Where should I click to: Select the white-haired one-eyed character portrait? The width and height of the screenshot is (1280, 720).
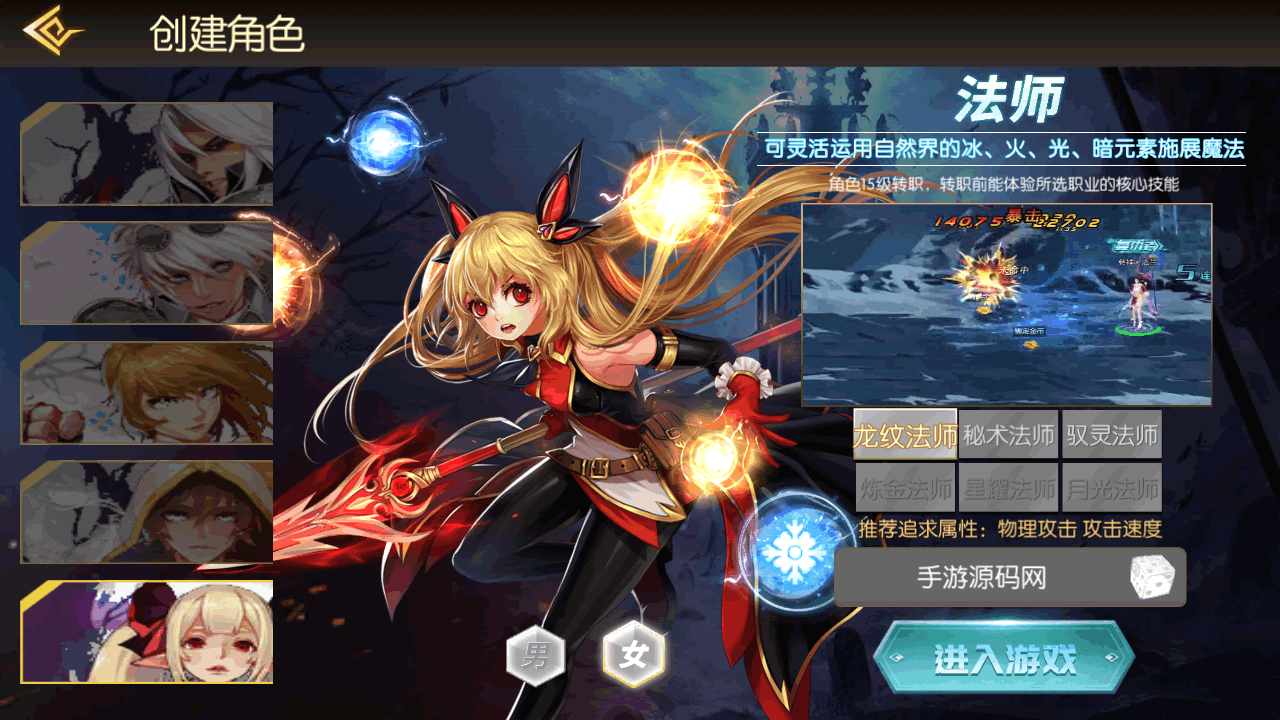pyautogui.click(x=147, y=154)
